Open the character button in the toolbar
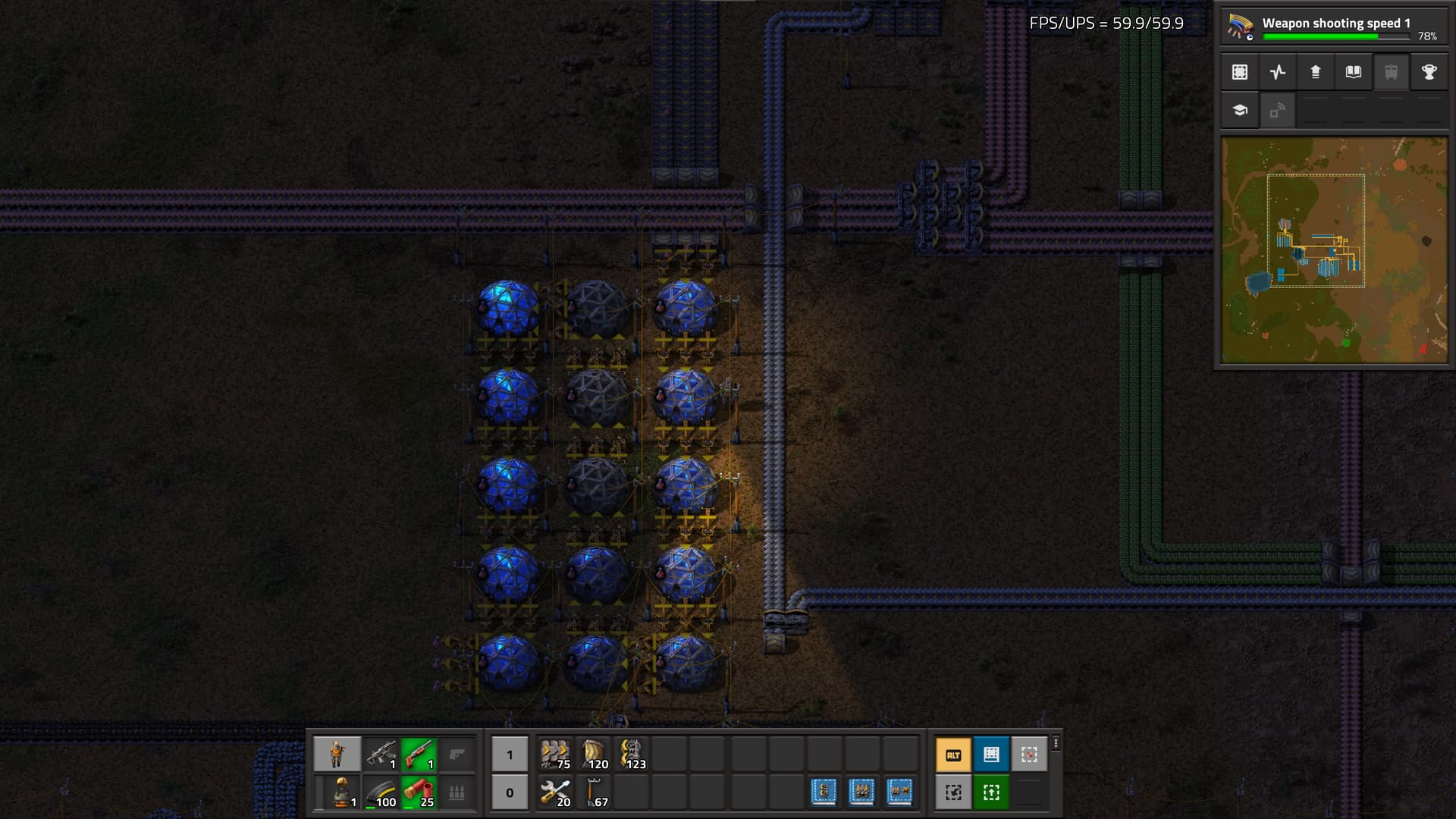Image resolution: width=1456 pixels, height=819 pixels. tap(337, 755)
